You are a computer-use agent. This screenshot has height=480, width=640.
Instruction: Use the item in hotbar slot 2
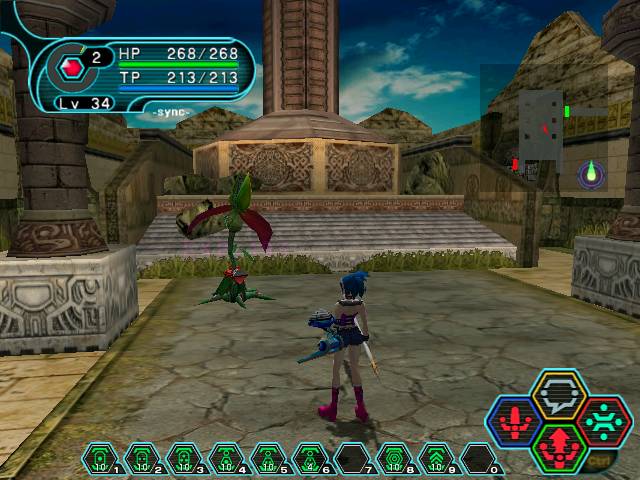(142, 459)
